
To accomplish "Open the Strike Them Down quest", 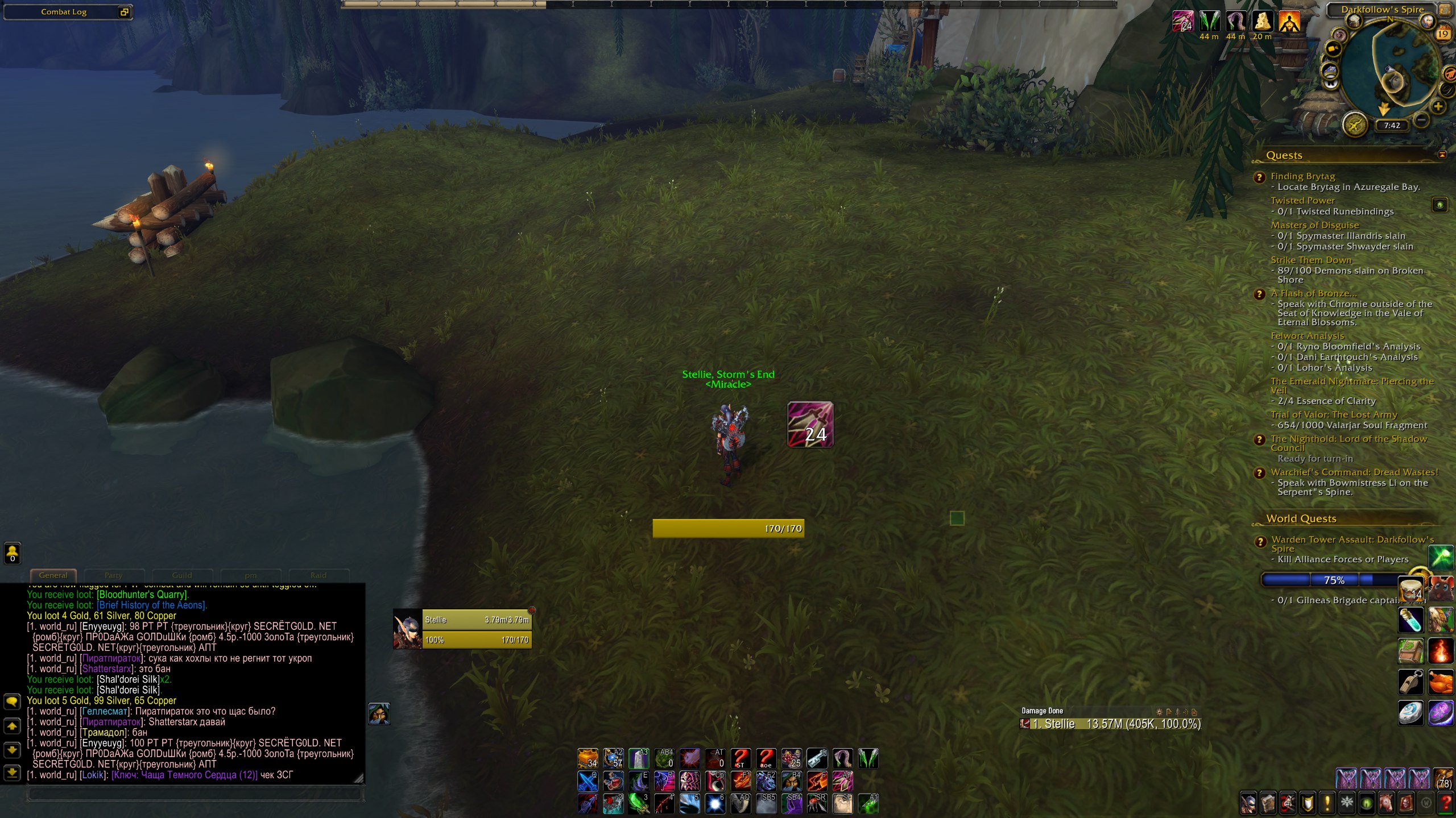I will [x=1310, y=260].
